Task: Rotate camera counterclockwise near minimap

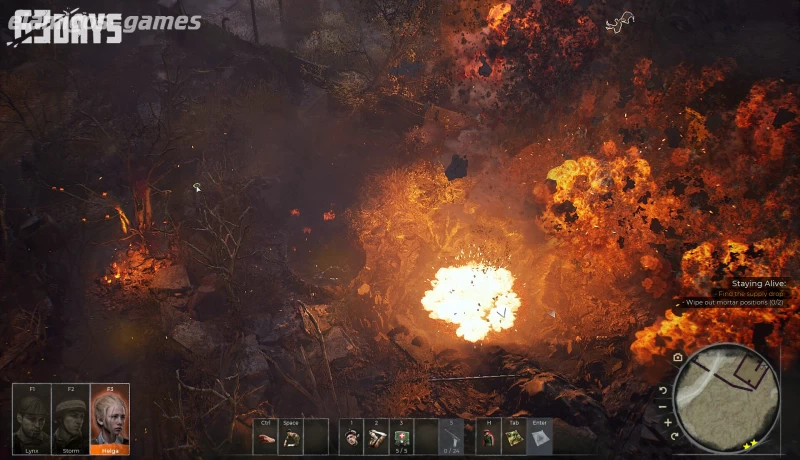Action: pyautogui.click(x=663, y=390)
